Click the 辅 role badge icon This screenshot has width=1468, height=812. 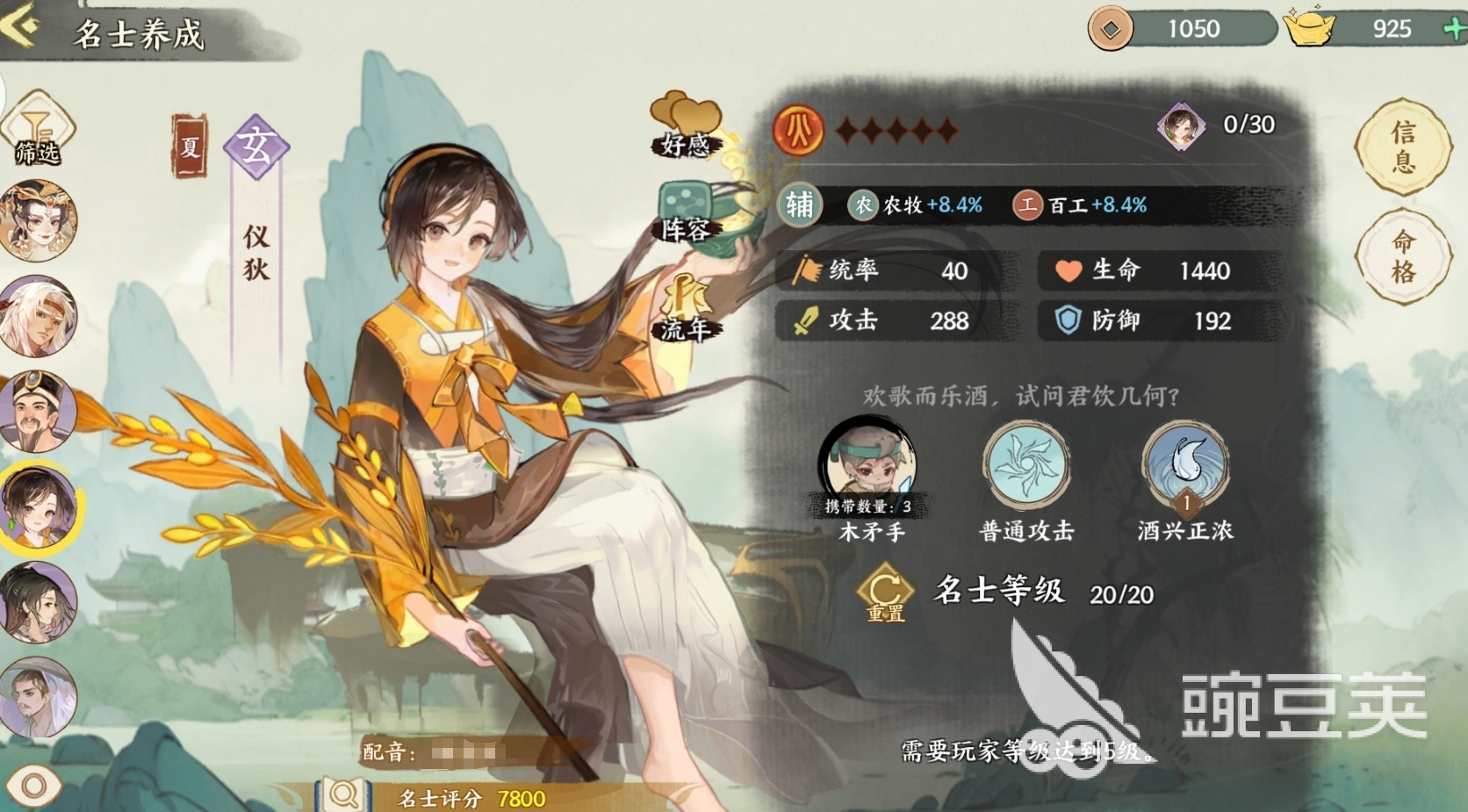(799, 204)
